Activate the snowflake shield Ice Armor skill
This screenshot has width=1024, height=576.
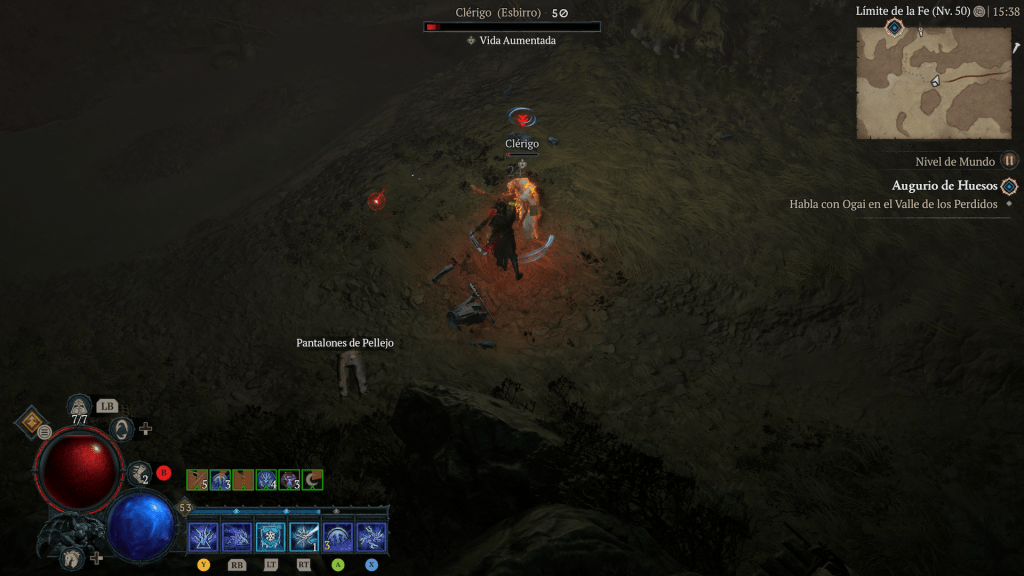coord(270,538)
